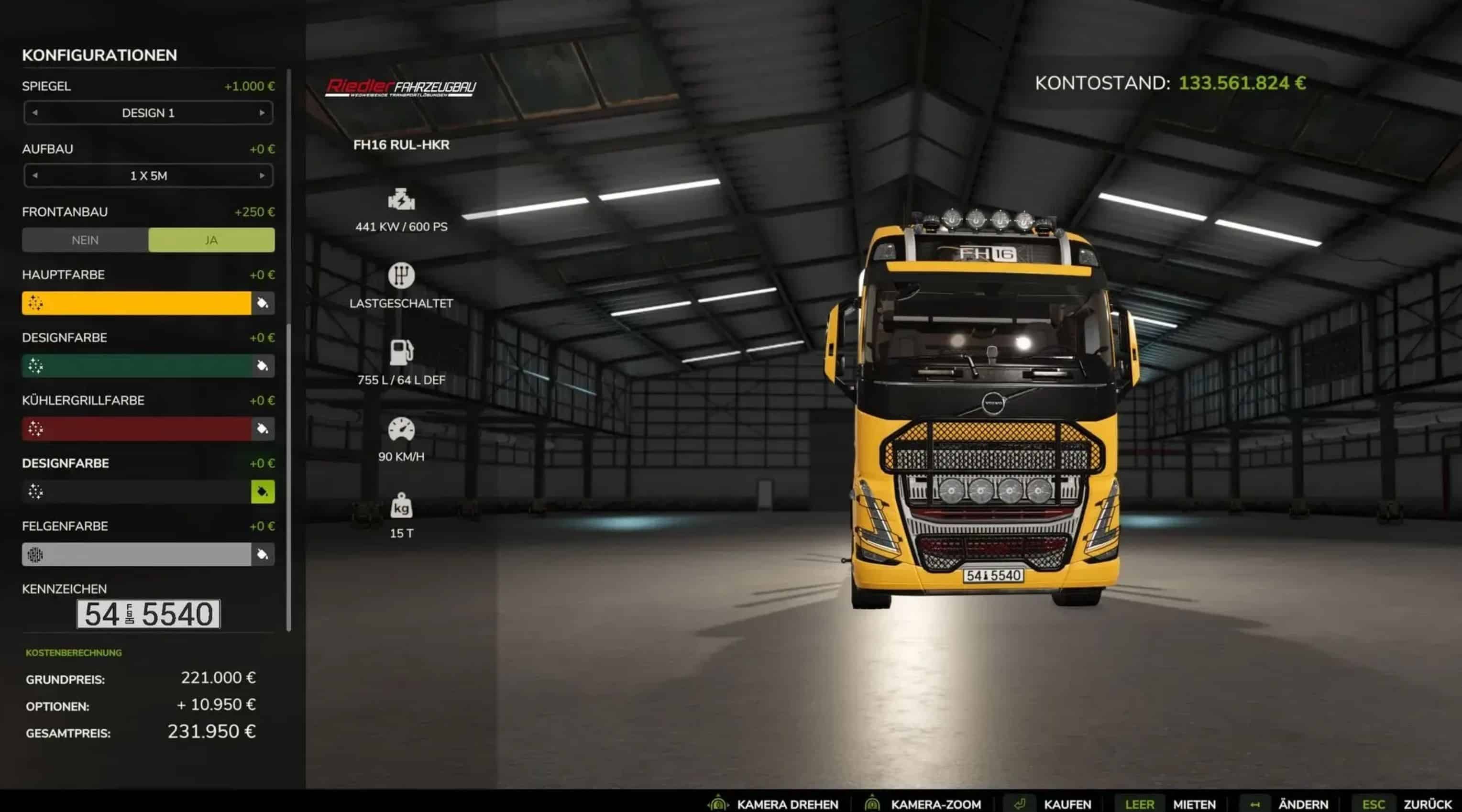Choose the red Kühlergrillfarbe color bar
This screenshot has height=812, width=1462.
[x=136, y=429]
